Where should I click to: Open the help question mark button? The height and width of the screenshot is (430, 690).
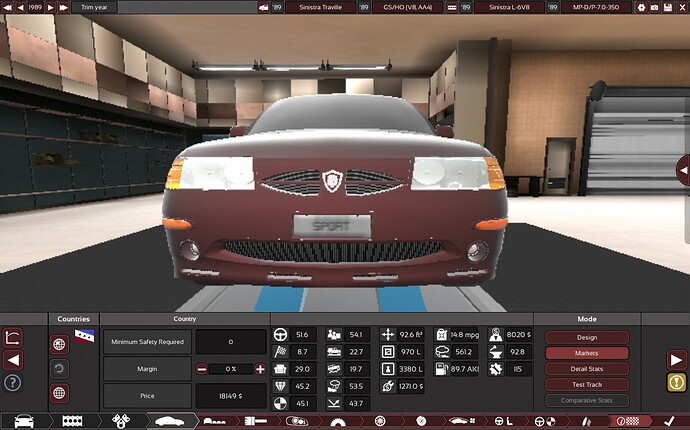(13, 382)
